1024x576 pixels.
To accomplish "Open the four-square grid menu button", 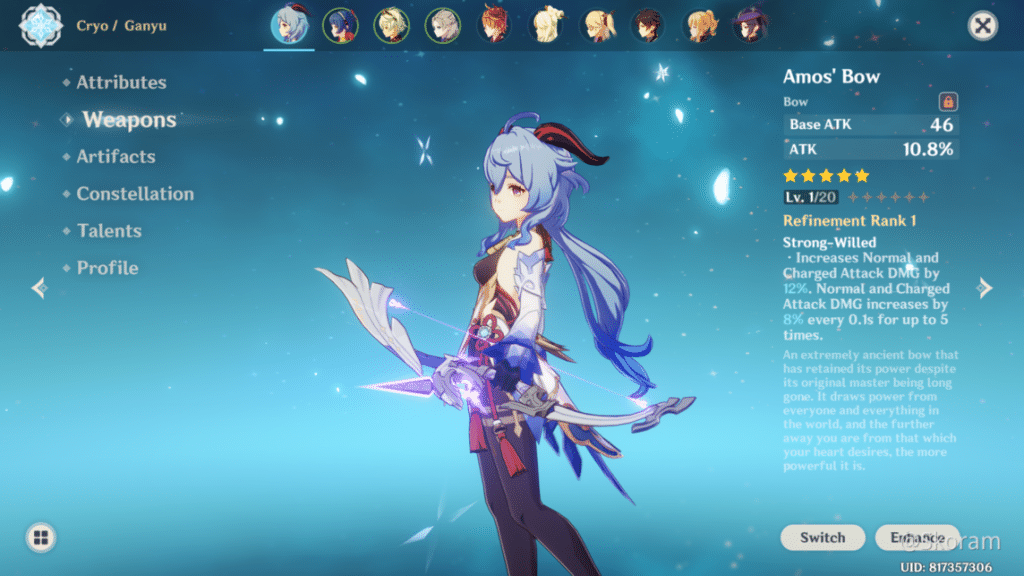I will click(40, 537).
